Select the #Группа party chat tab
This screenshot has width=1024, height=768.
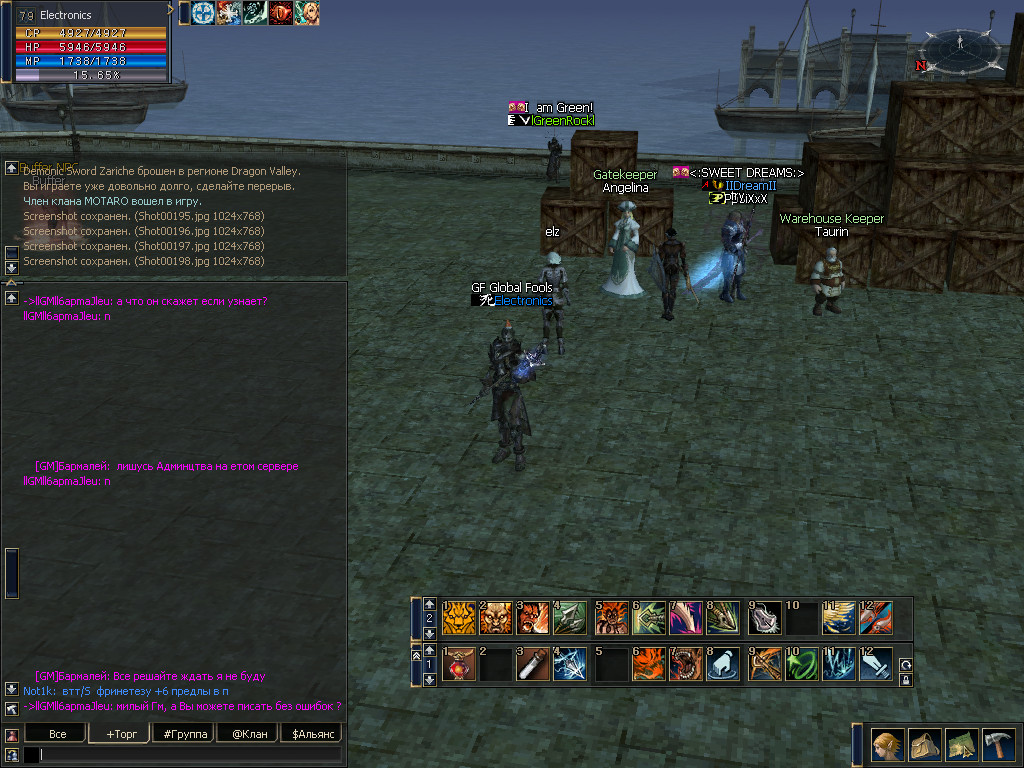pyautogui.click(x=184, y=734)
